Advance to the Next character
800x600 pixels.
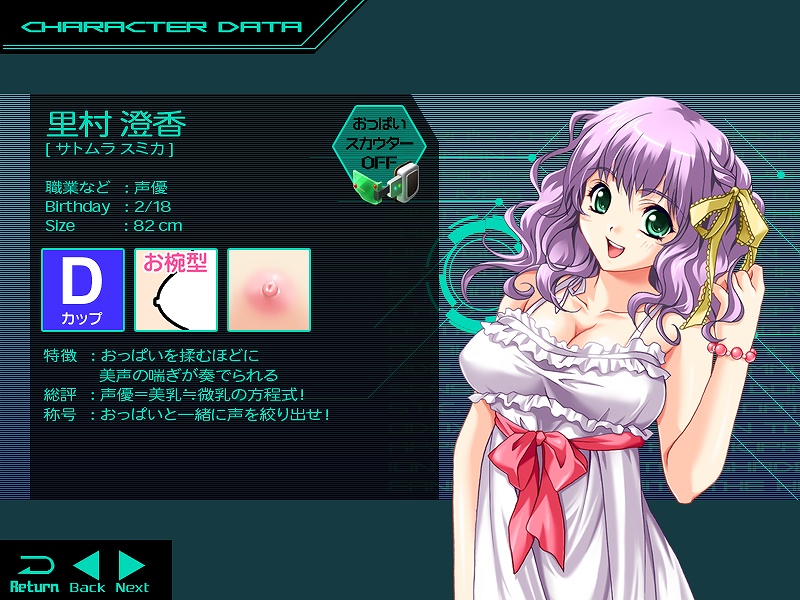click(x=132, y=571)
